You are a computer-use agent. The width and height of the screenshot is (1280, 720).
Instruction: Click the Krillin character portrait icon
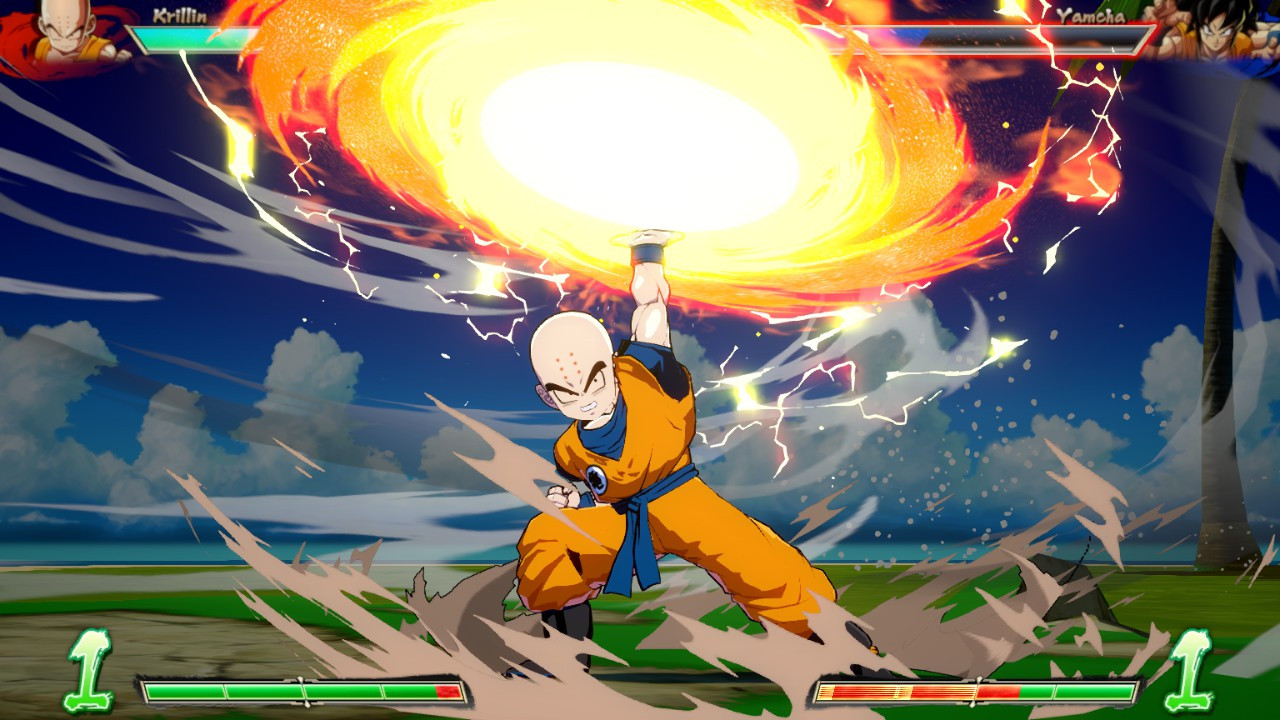[60, 25]
